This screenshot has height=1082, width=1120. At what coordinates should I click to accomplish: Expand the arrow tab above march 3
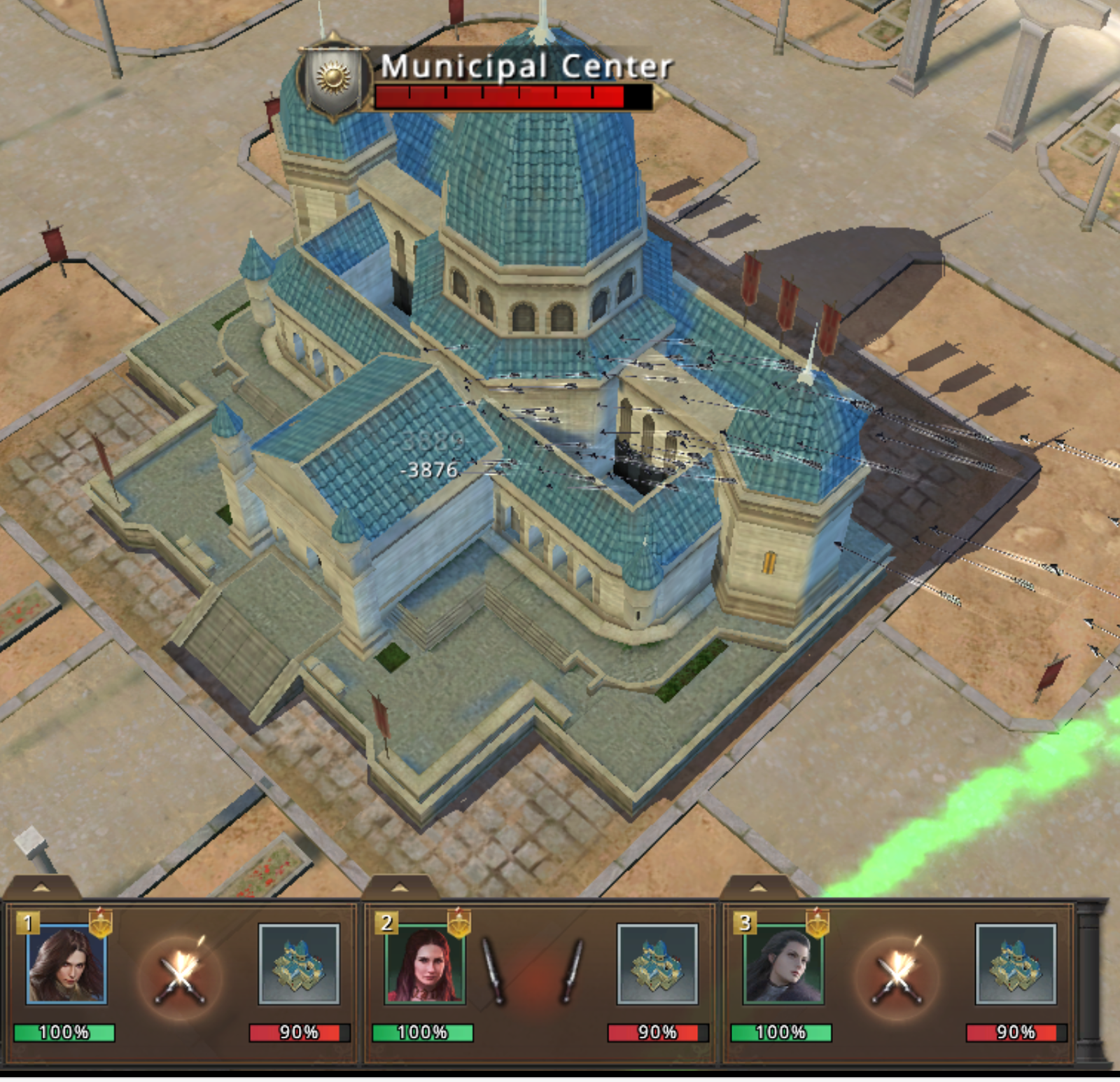tap(758, 888)
